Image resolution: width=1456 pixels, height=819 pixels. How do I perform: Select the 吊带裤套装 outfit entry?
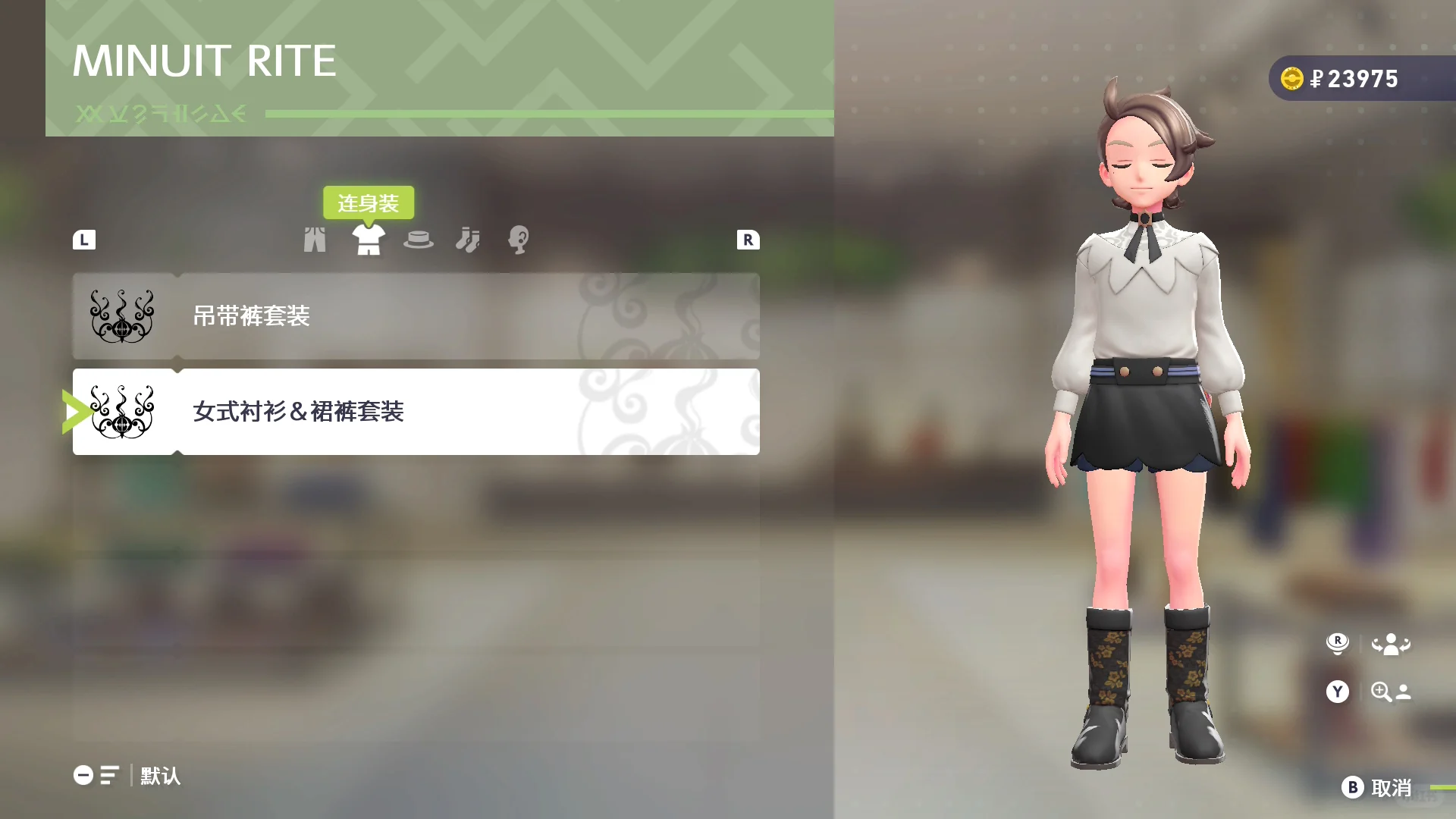tap(417, 316)
